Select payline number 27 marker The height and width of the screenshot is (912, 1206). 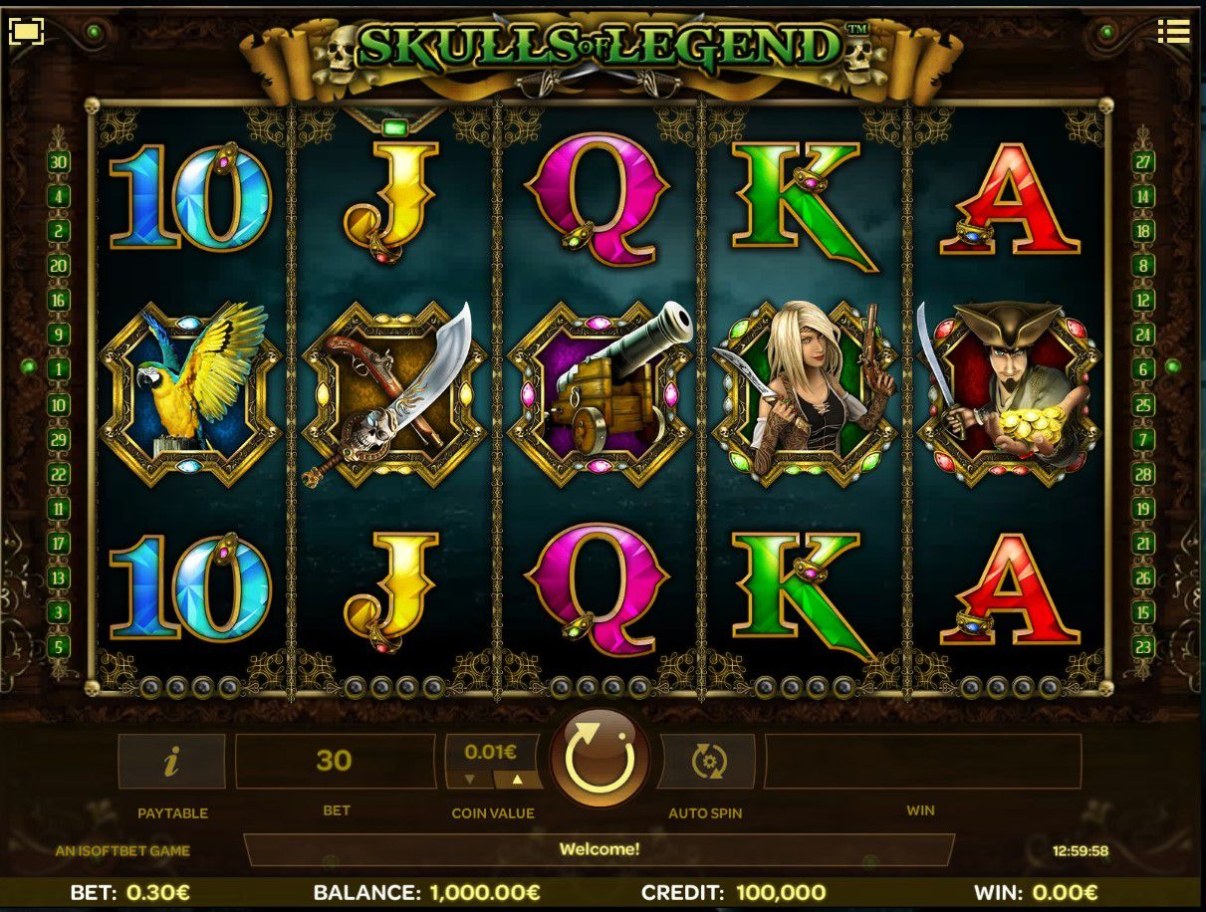[1143, 162]
